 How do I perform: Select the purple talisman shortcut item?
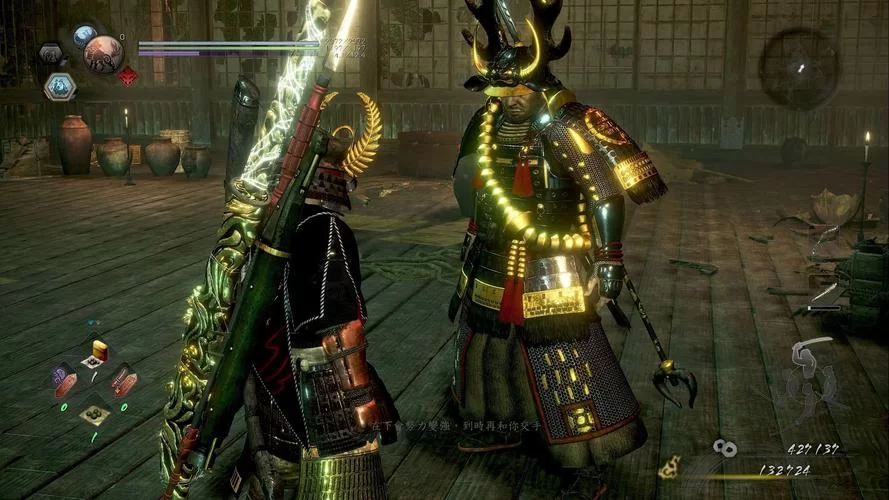(64, 379)
